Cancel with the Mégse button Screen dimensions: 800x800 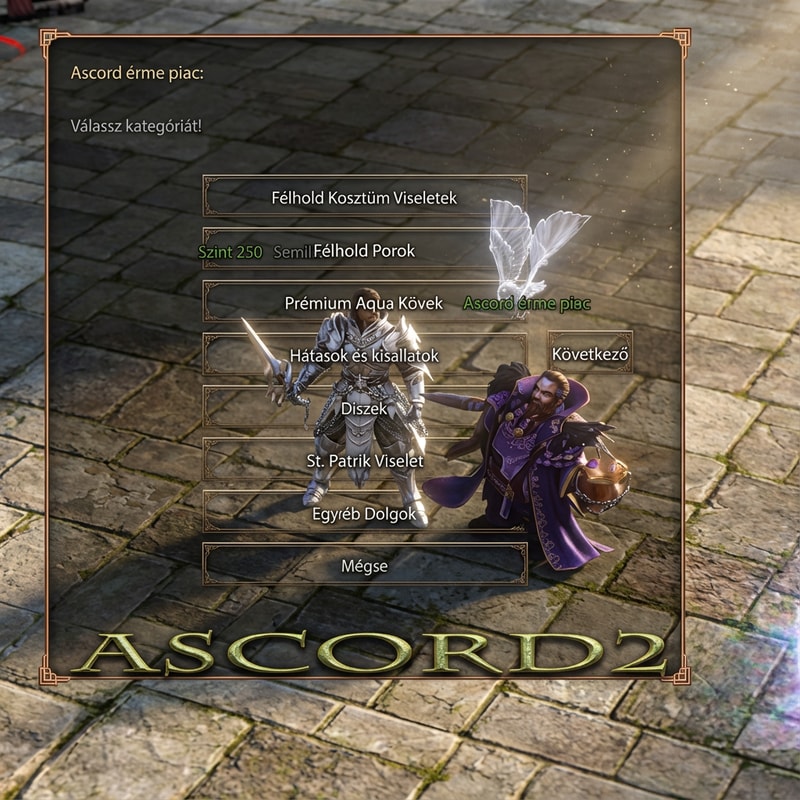point(364,565)
